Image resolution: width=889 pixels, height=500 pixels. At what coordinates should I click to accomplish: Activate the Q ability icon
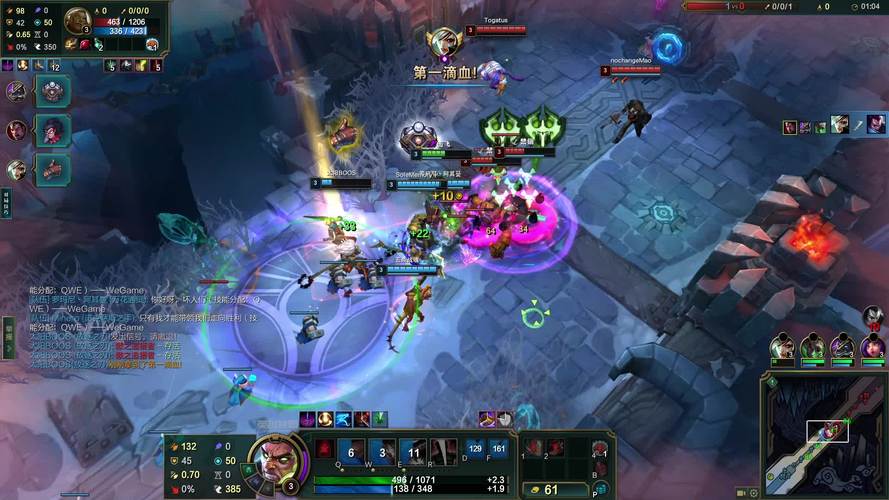(x=351, y=451)
